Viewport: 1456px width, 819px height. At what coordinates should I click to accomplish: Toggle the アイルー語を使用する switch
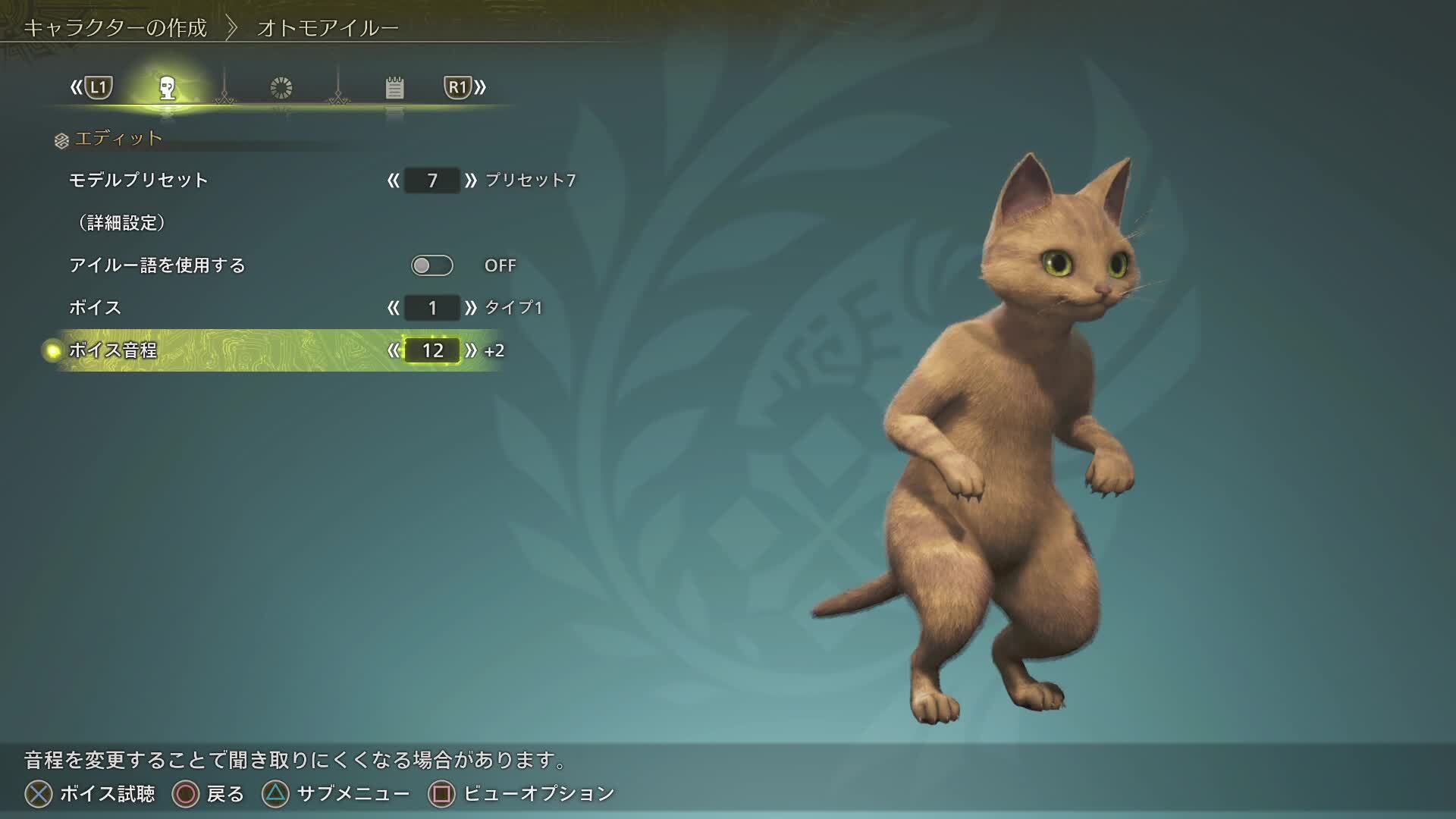point(431,265)
